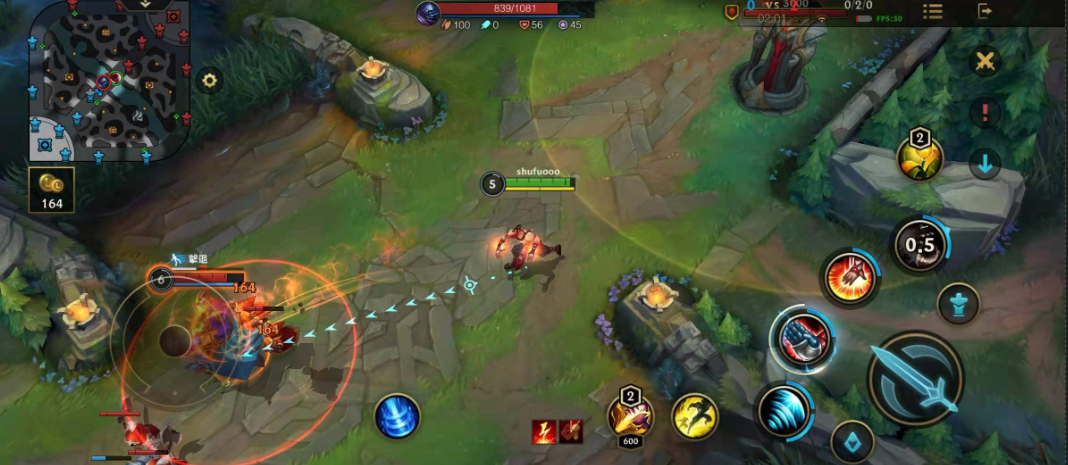1068x465 pixels.
Task: Activate the armored gauntlet ability
Action: click(802, 338)
